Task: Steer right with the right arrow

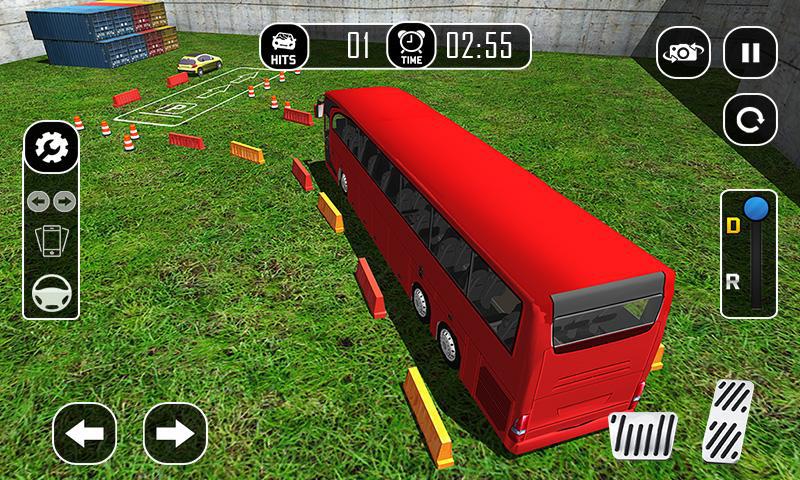Action: 175,433
